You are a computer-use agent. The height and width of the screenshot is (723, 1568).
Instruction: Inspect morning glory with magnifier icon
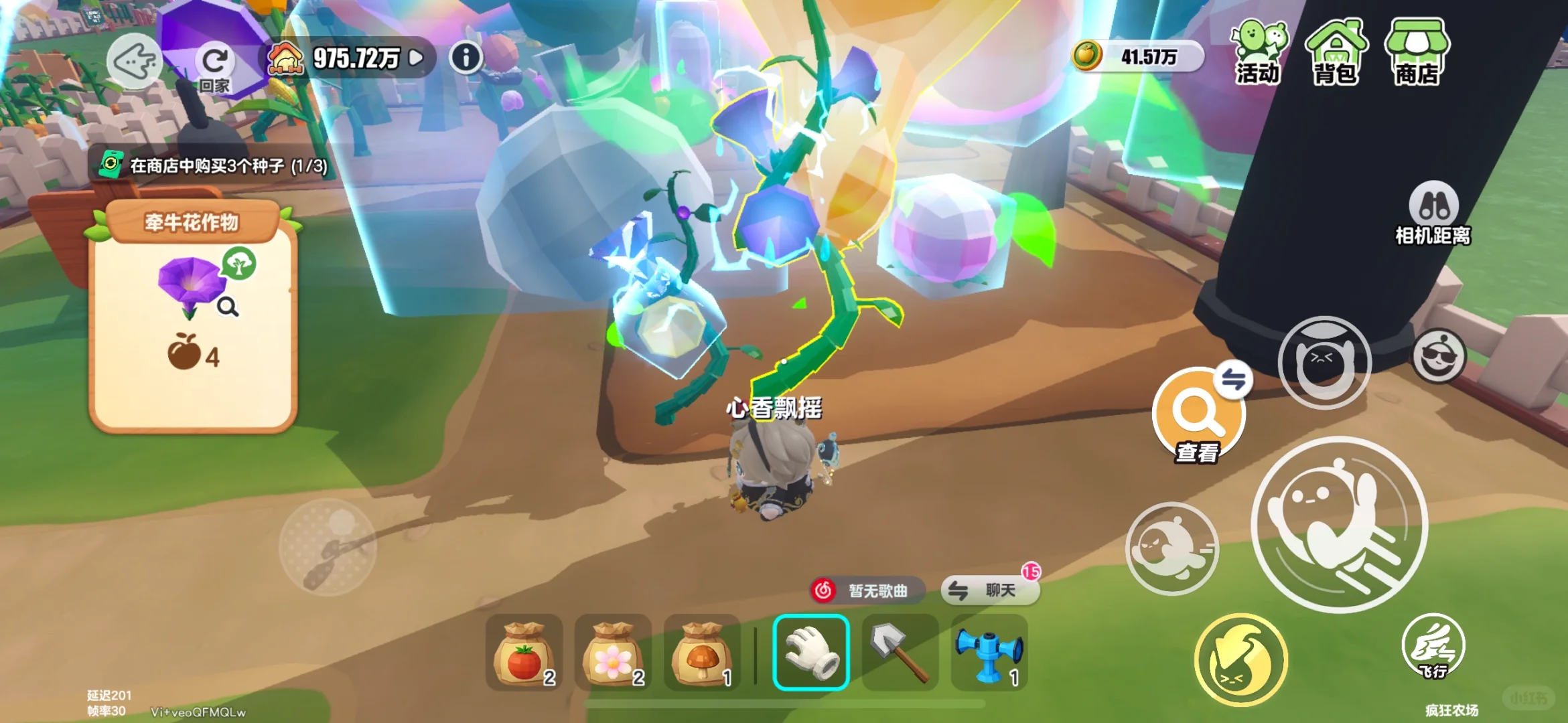228,307
